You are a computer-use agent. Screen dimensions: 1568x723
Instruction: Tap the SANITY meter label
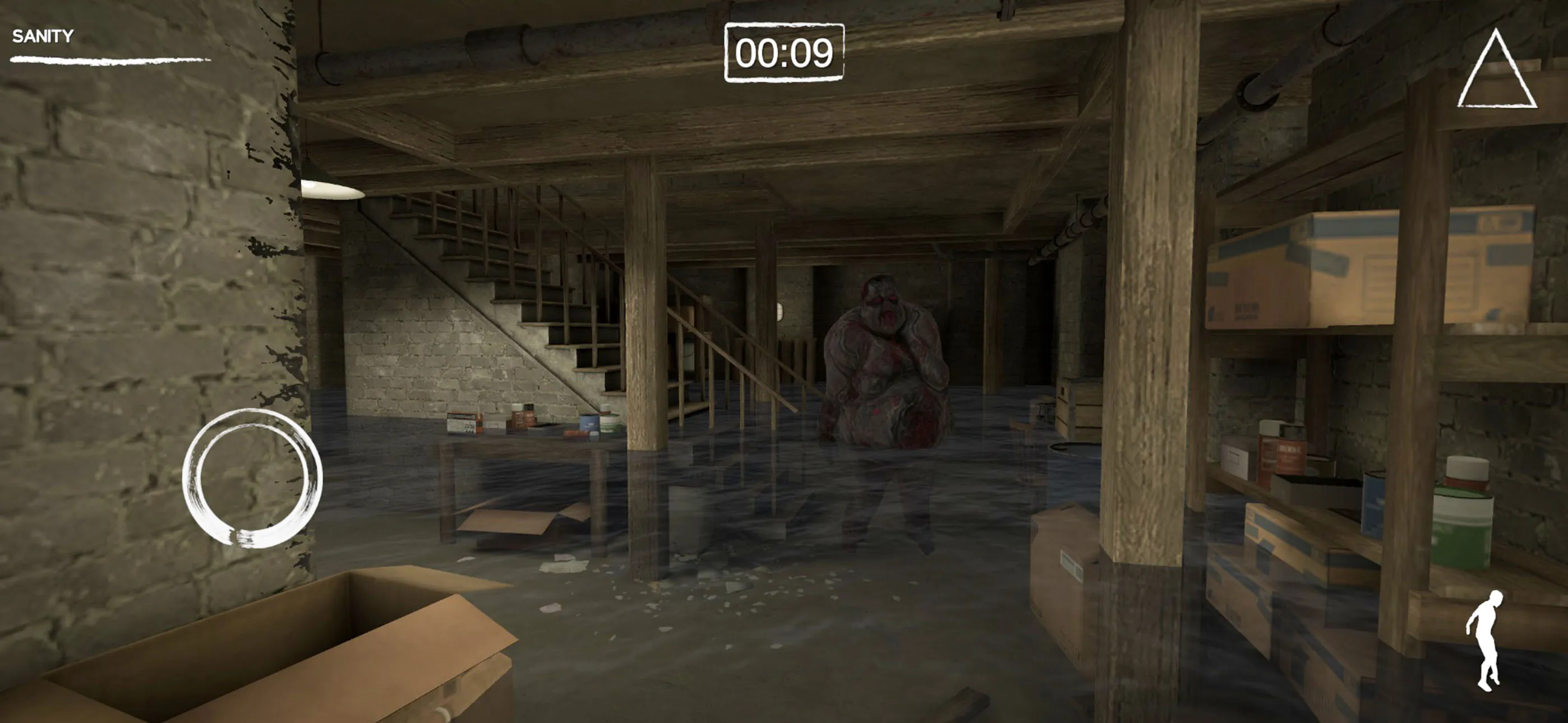click(41, 36)
